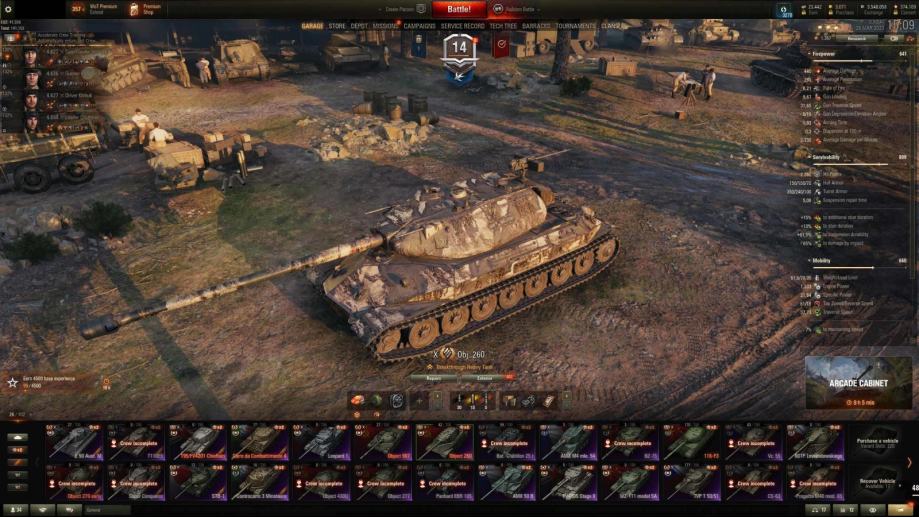Open the Tech Tree tab
Image resolution: width=919 pixels, height=517 pixels.
[503, 26]
